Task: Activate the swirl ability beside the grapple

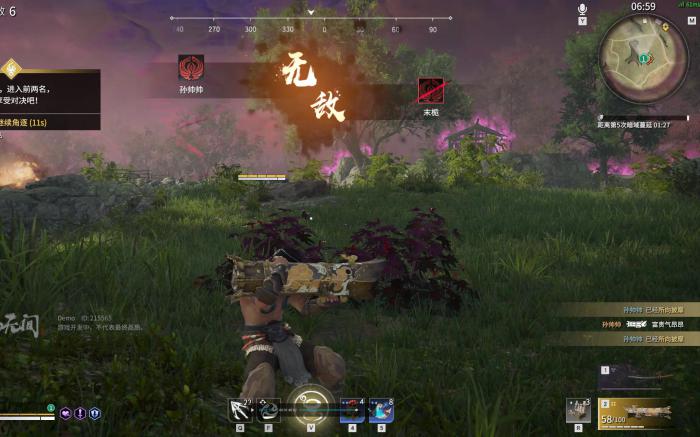Action: (x=269, y=408)
